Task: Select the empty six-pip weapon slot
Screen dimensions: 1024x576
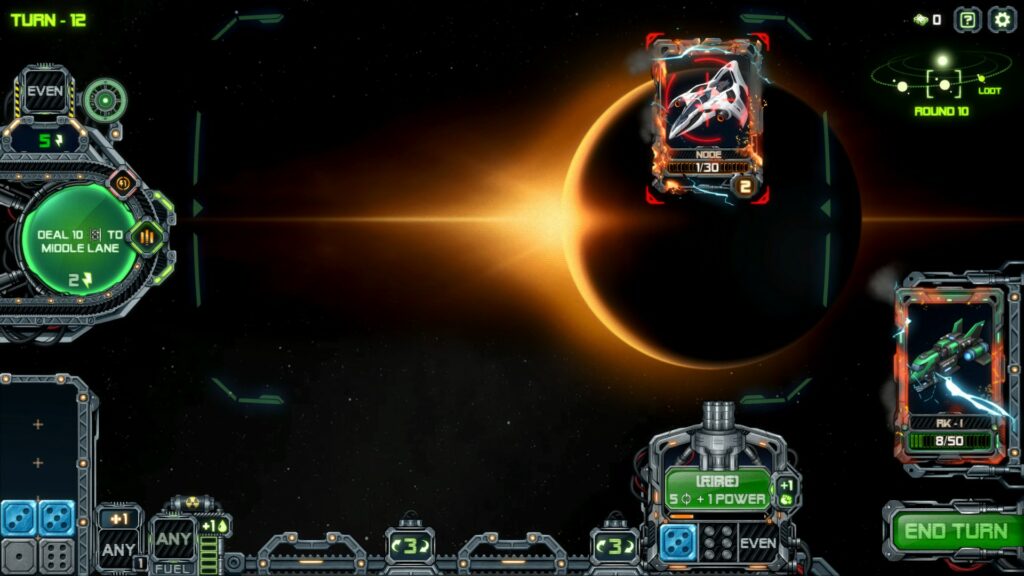Action: (x=718, y=542)
